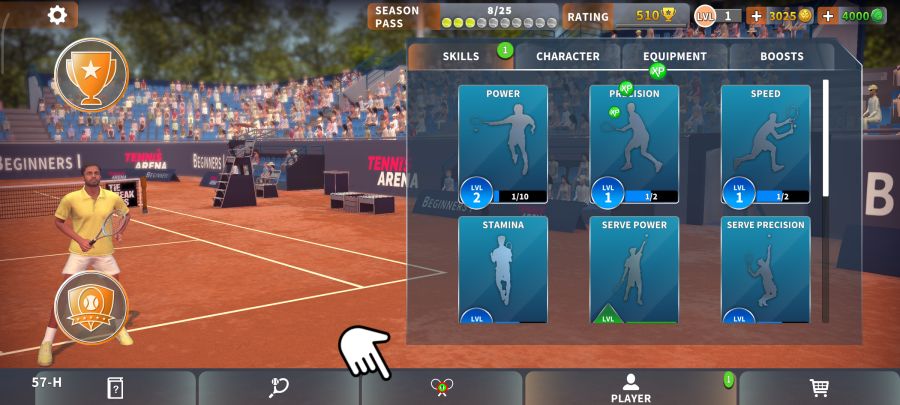Open the Season Pass progress
This screenshot has width=900, height=405.
coord(463,16)
